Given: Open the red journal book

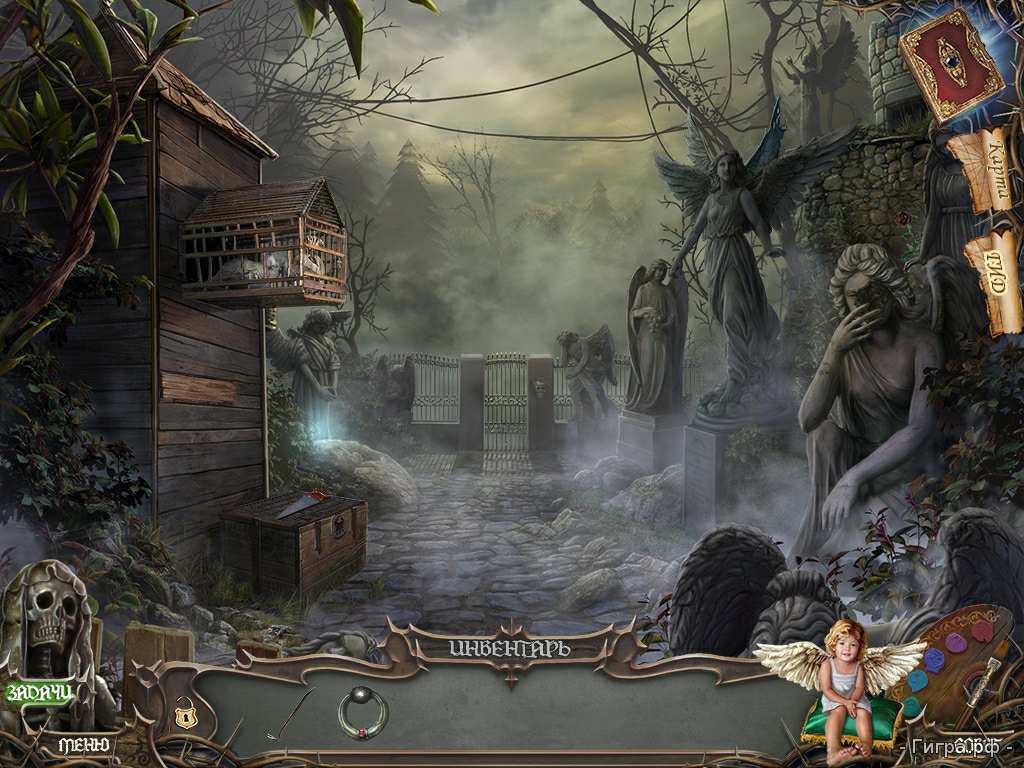Looking at the screenshot, I should click(x=951, y=66).
